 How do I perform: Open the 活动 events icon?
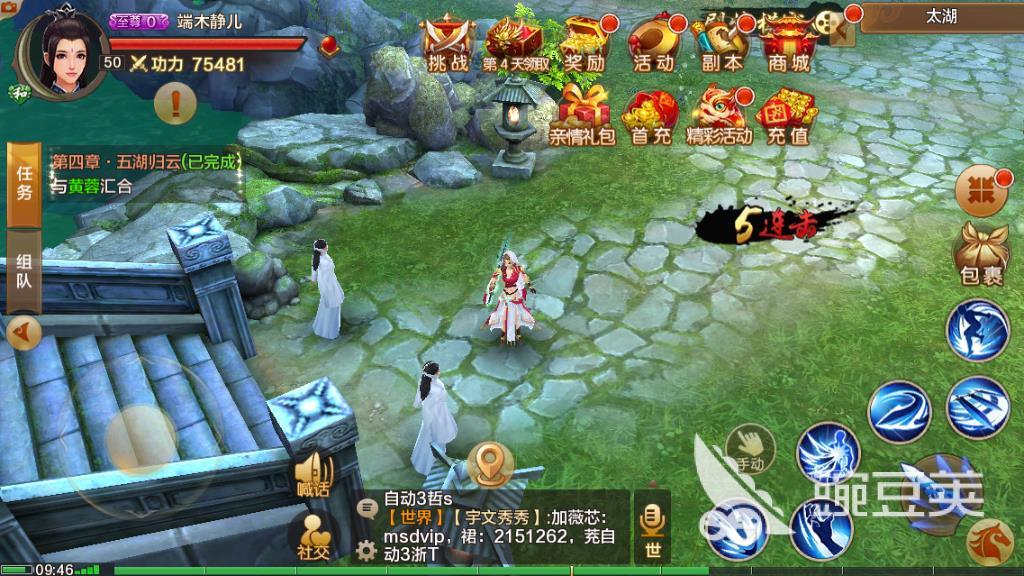coord(654,45)
